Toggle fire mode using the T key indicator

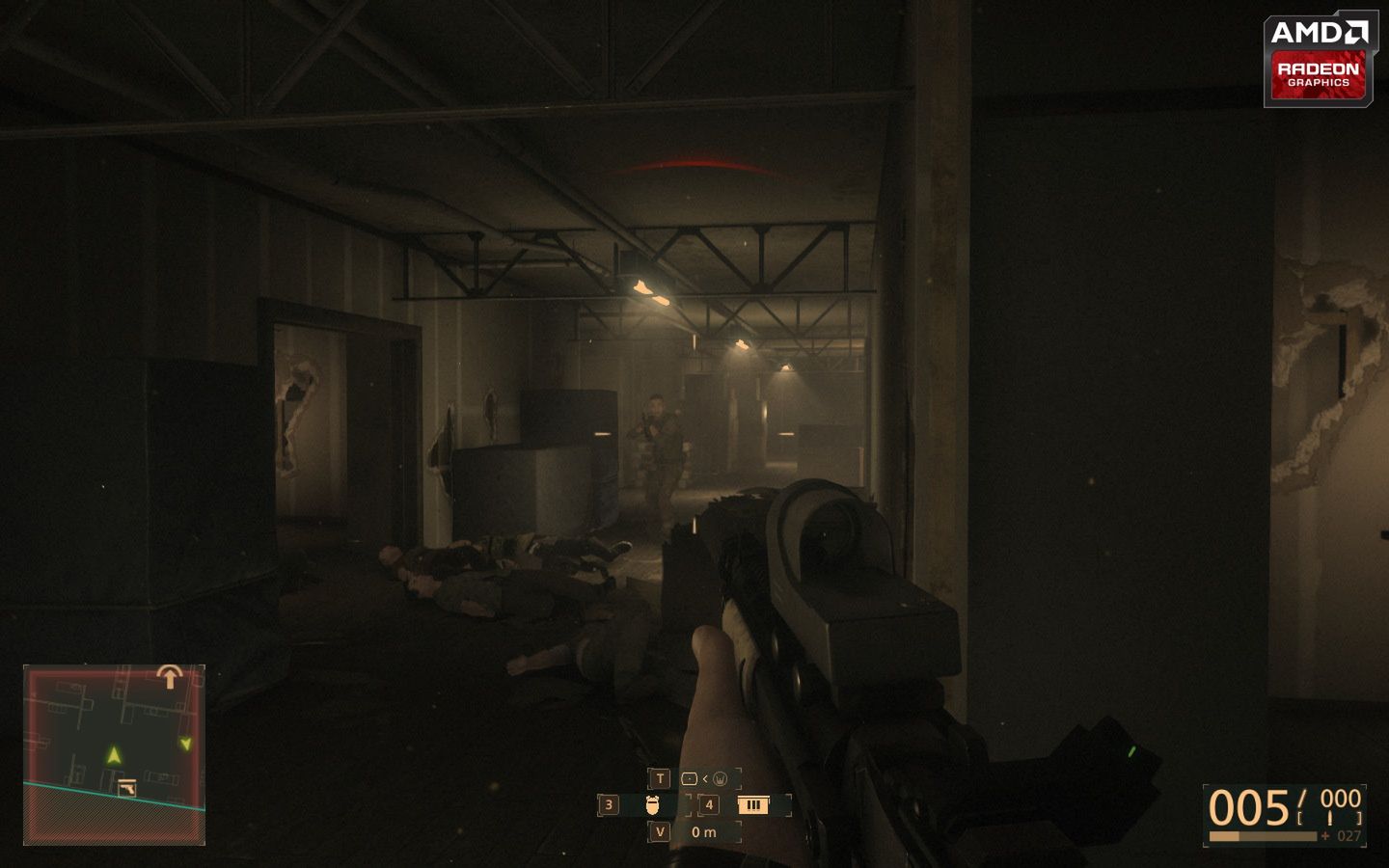[x=658, y=776]
